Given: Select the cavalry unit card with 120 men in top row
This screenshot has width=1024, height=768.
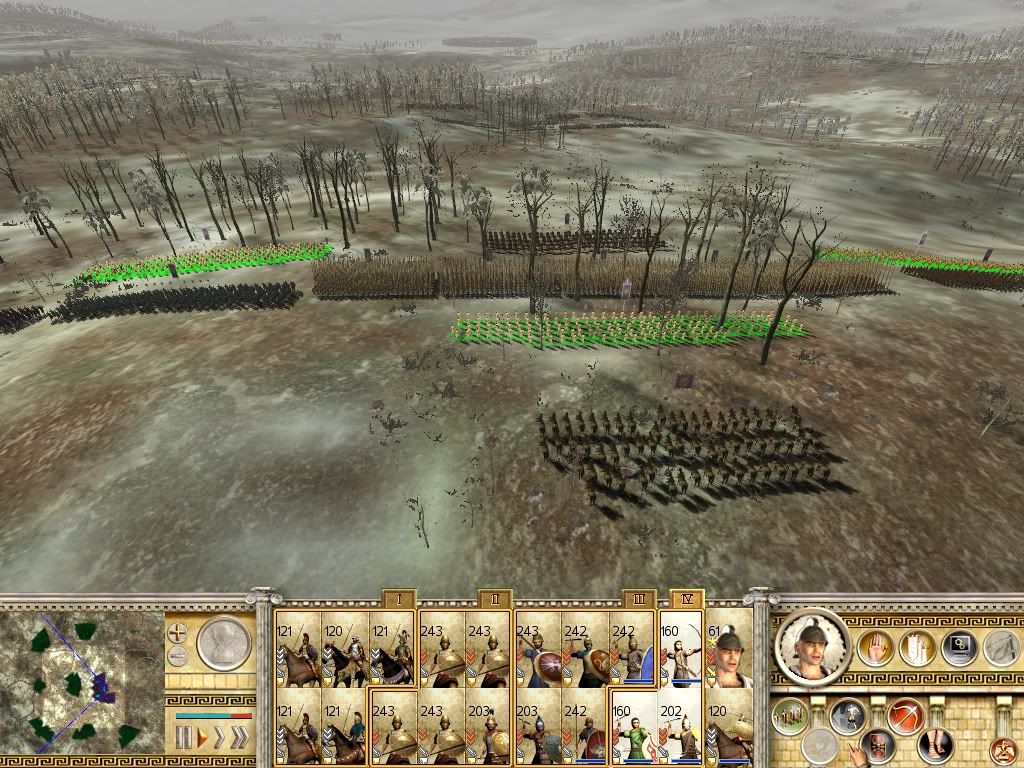Looking at the screenshot, I should coord(343,649).
